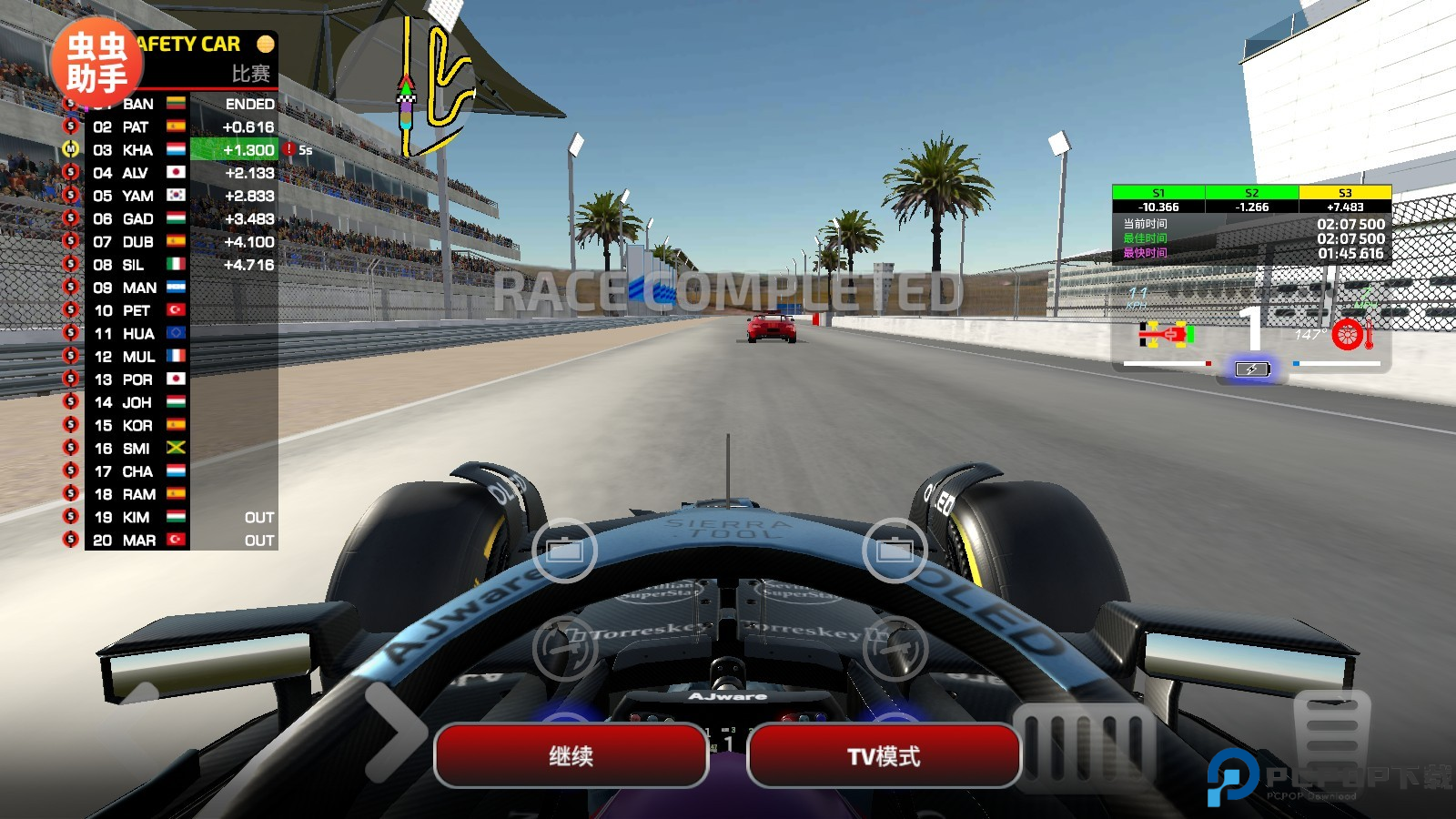
Task: Select the S1 sector tab
Action: pyautogui.click(x=1158, y=193)
